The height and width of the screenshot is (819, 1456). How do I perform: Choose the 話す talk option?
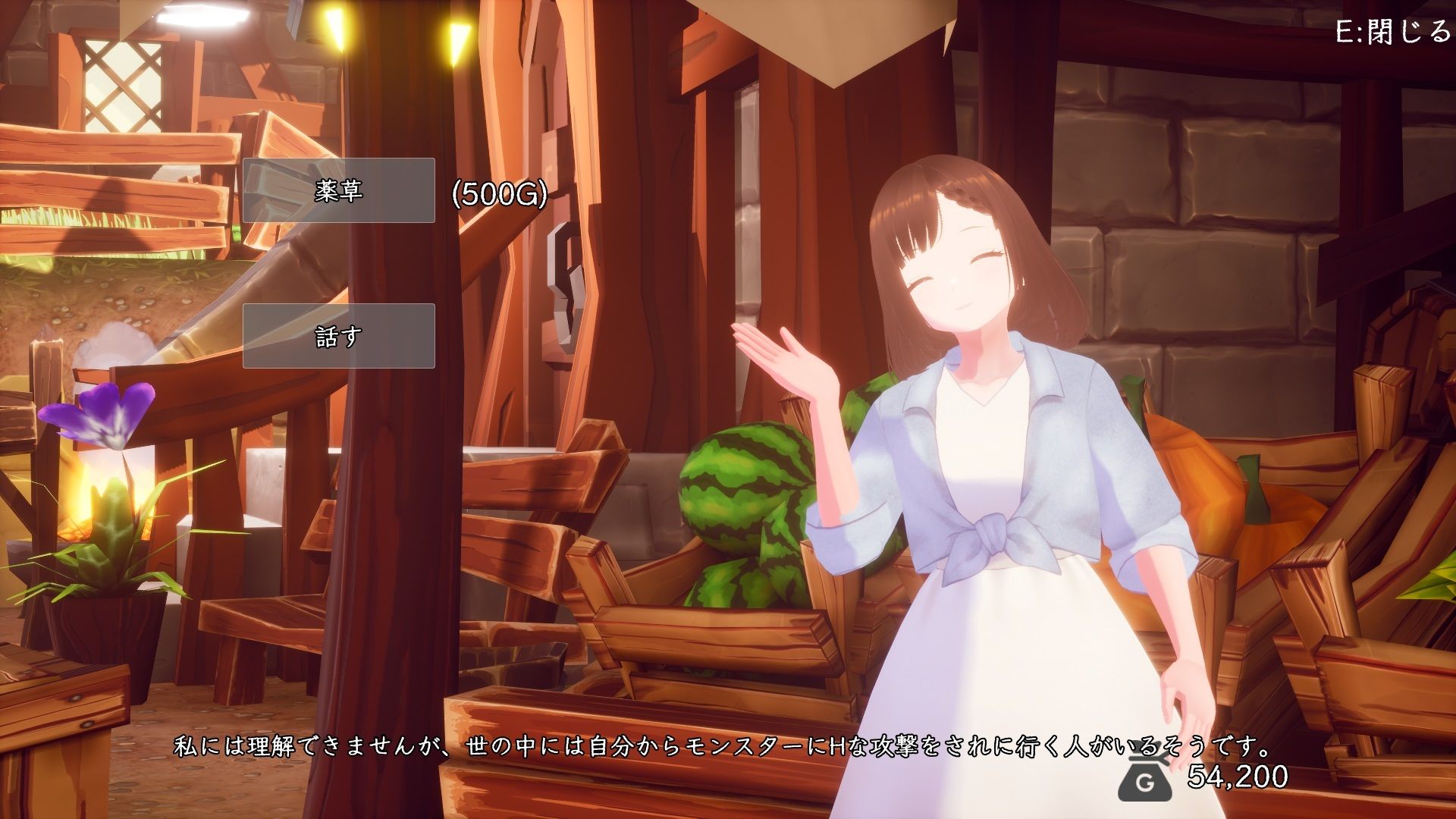[338, 336]
